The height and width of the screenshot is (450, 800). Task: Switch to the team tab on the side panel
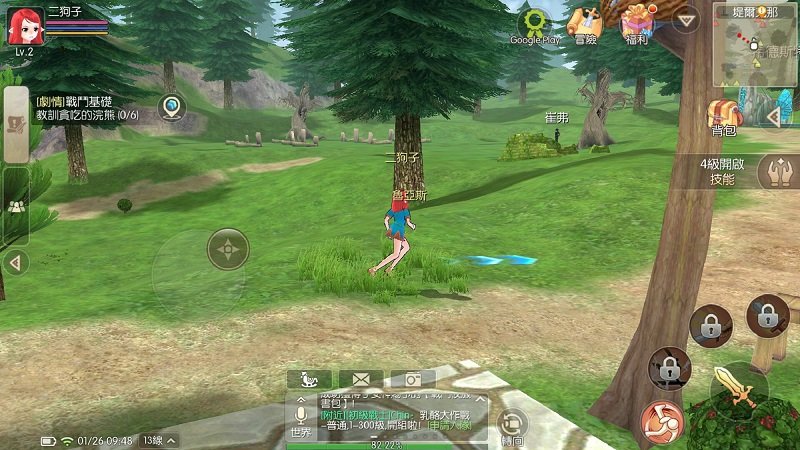click(x=16, y=206)
